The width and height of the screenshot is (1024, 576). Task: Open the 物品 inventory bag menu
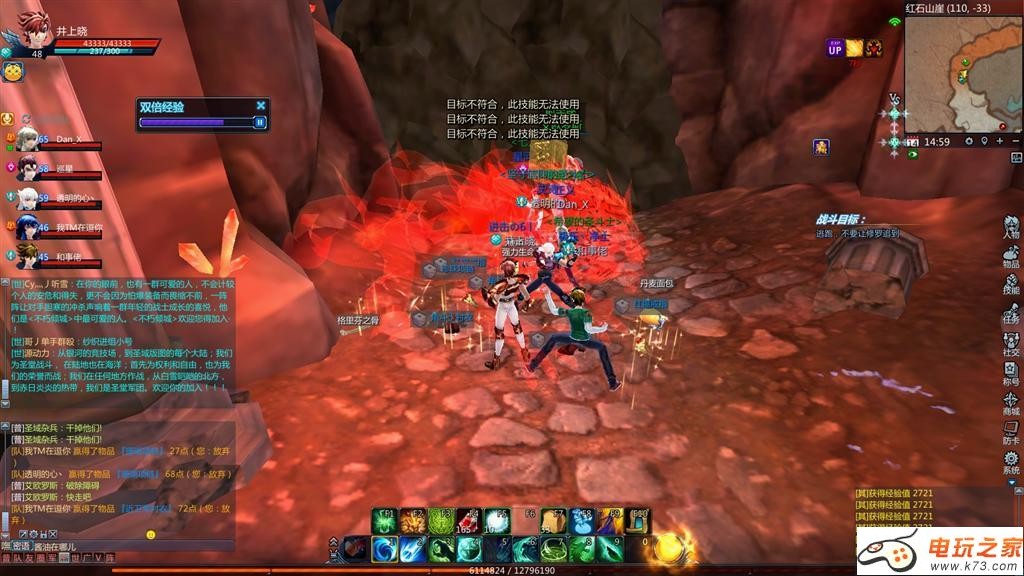click(1011, 257)
